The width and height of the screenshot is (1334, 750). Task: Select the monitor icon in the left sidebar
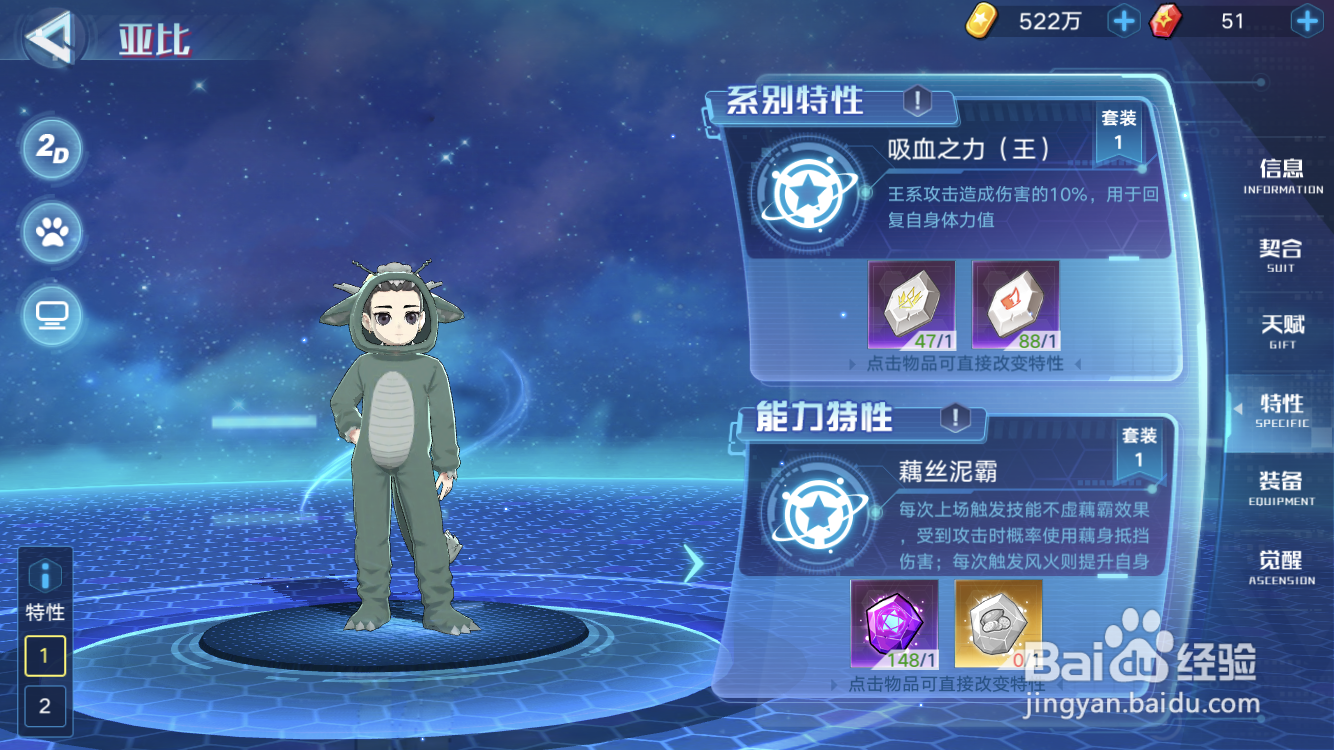coord(51,316)
